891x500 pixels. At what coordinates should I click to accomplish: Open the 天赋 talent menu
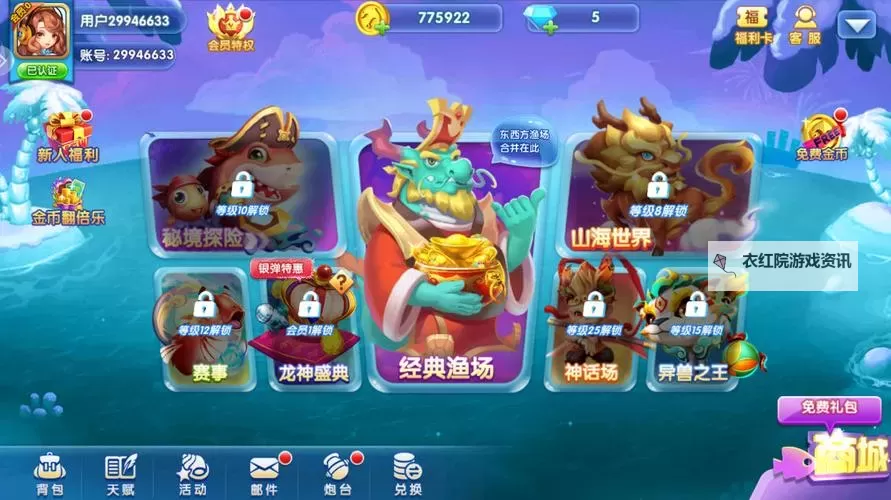[x=121, y=473]
